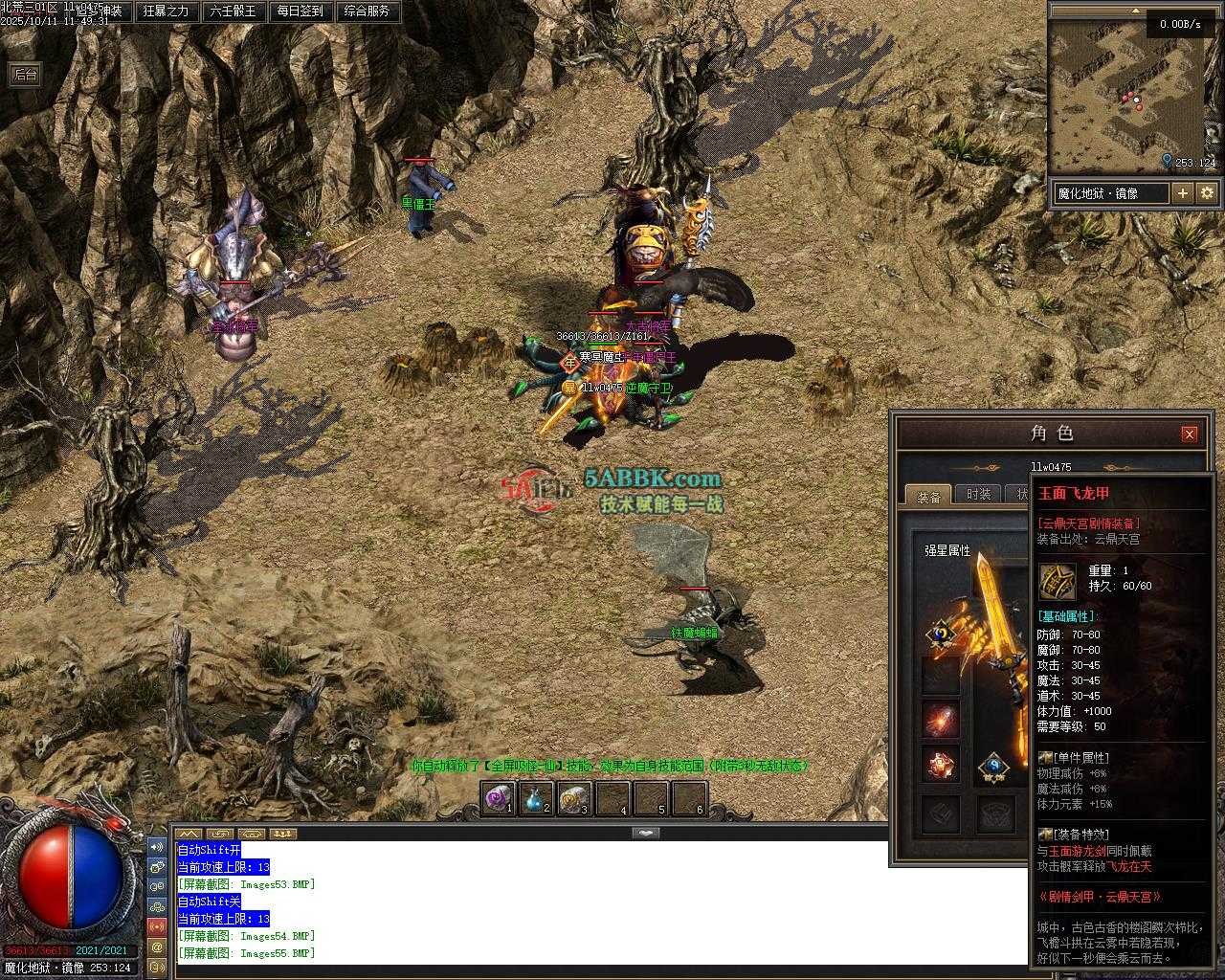Select the golden scroll in hotbar slot 3

pos(572,798)
